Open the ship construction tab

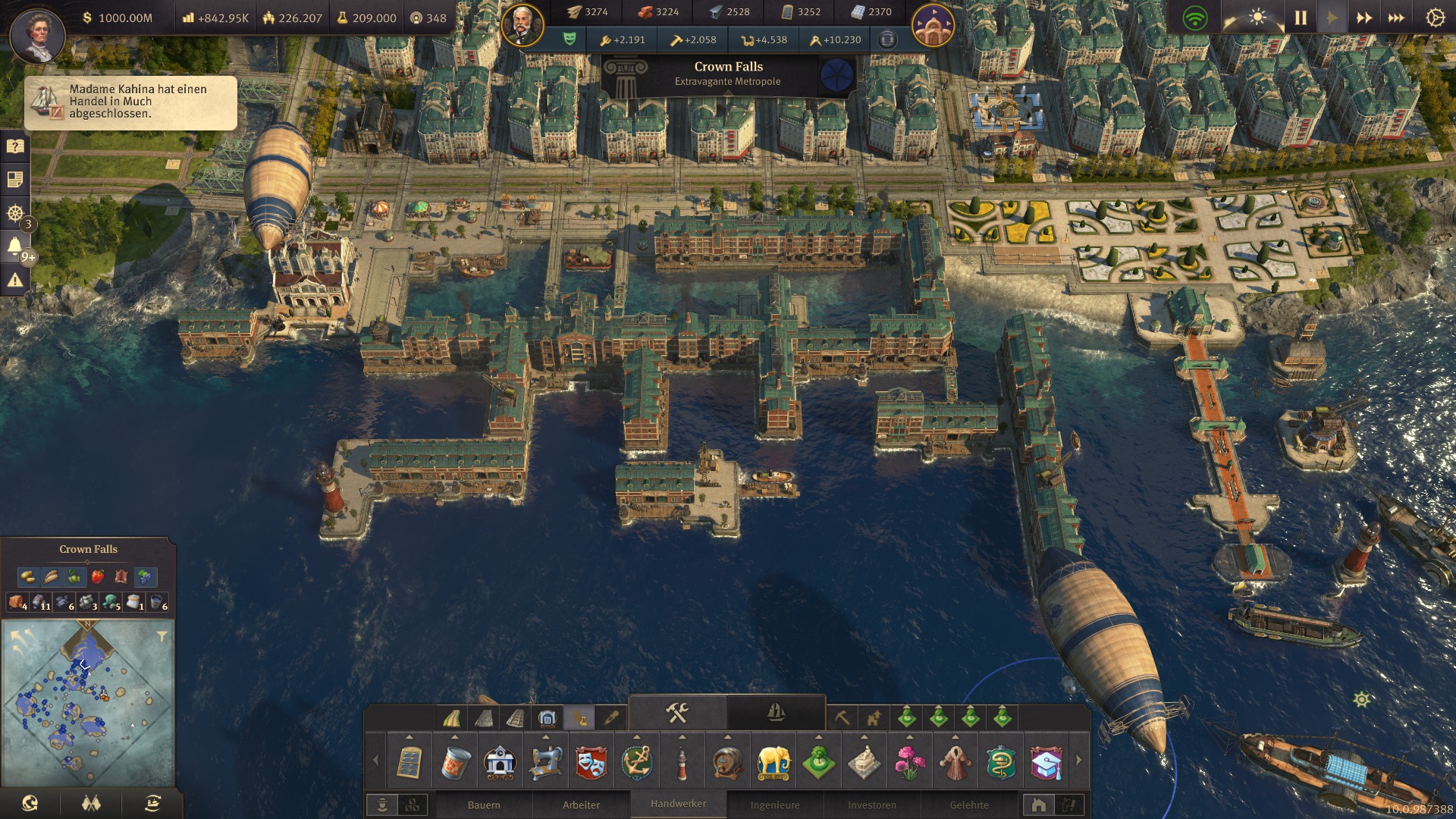point(776,712)
